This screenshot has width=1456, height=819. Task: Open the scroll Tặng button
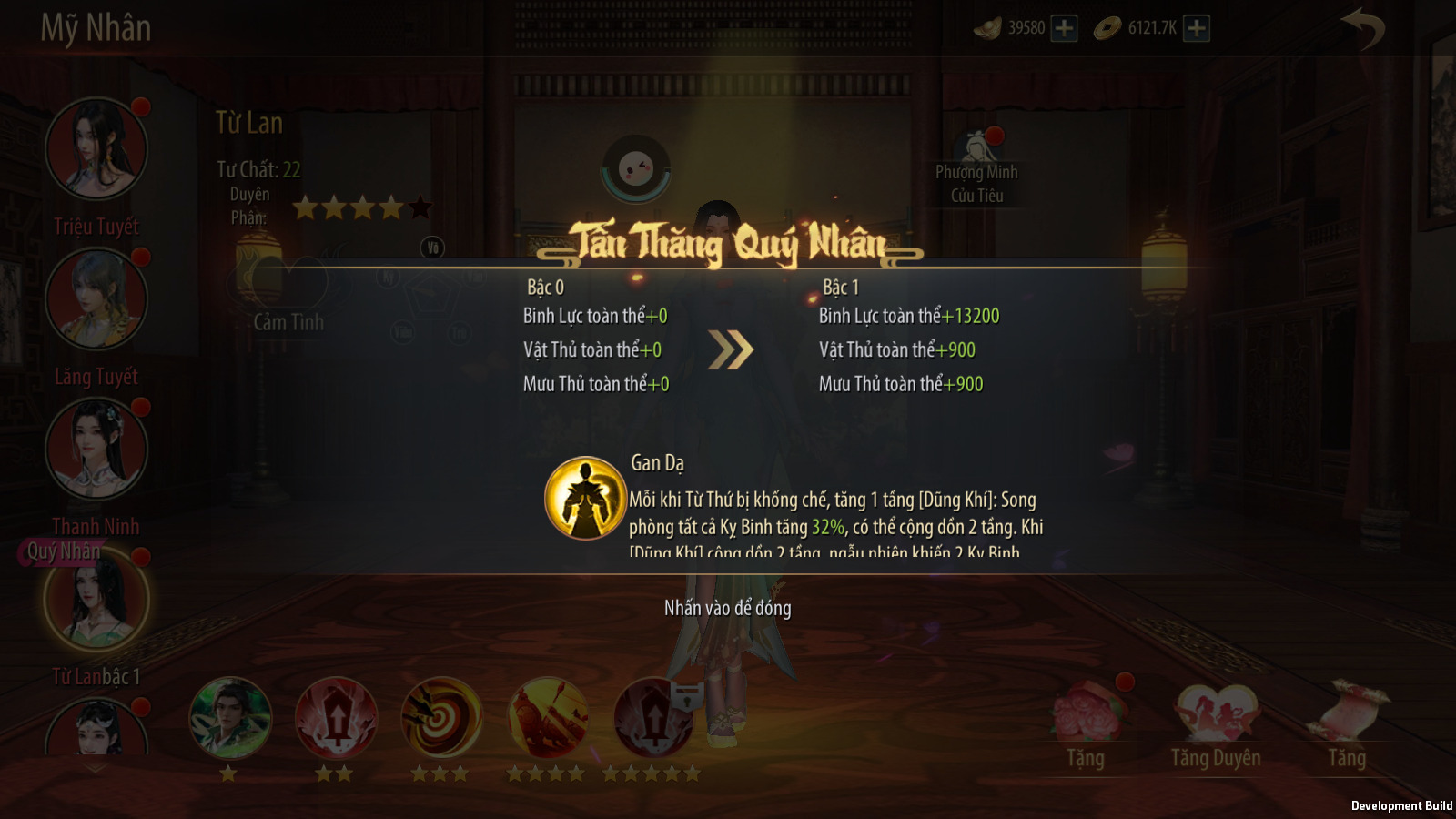click(x=1347, y=714)
